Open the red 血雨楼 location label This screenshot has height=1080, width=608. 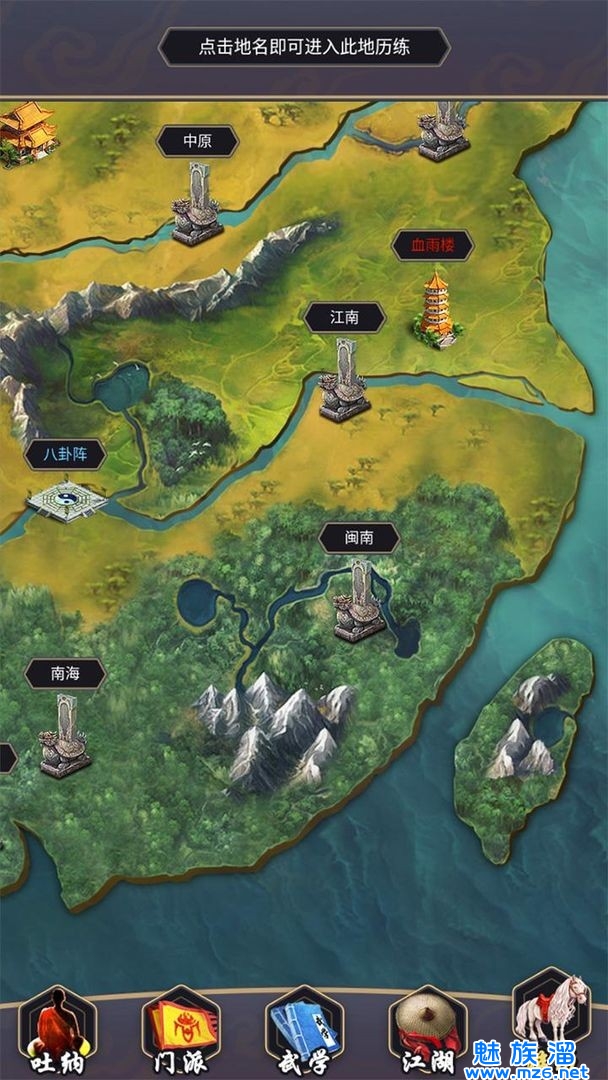click(x=432, y=245)
